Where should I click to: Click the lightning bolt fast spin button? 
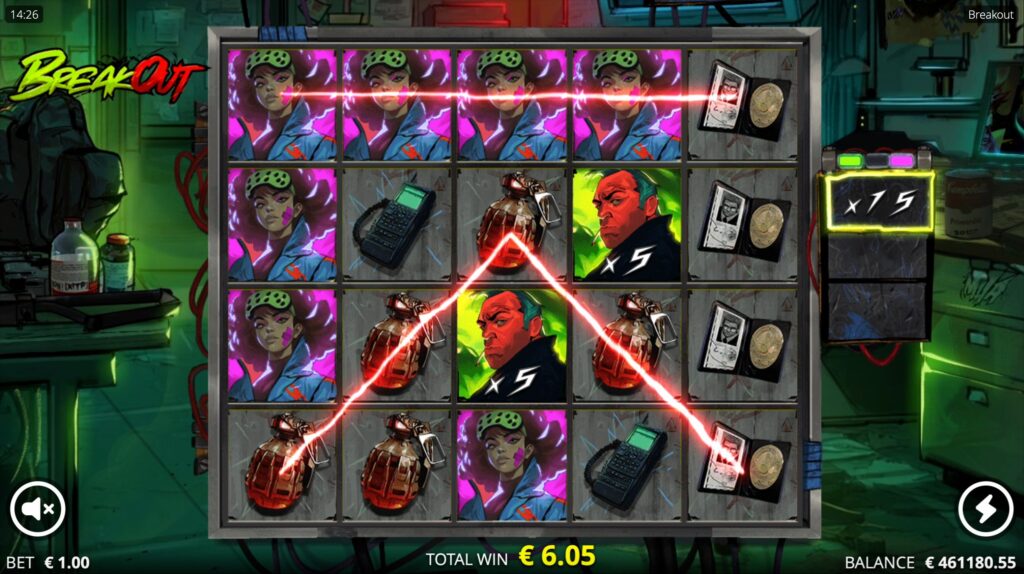[985, 510]
